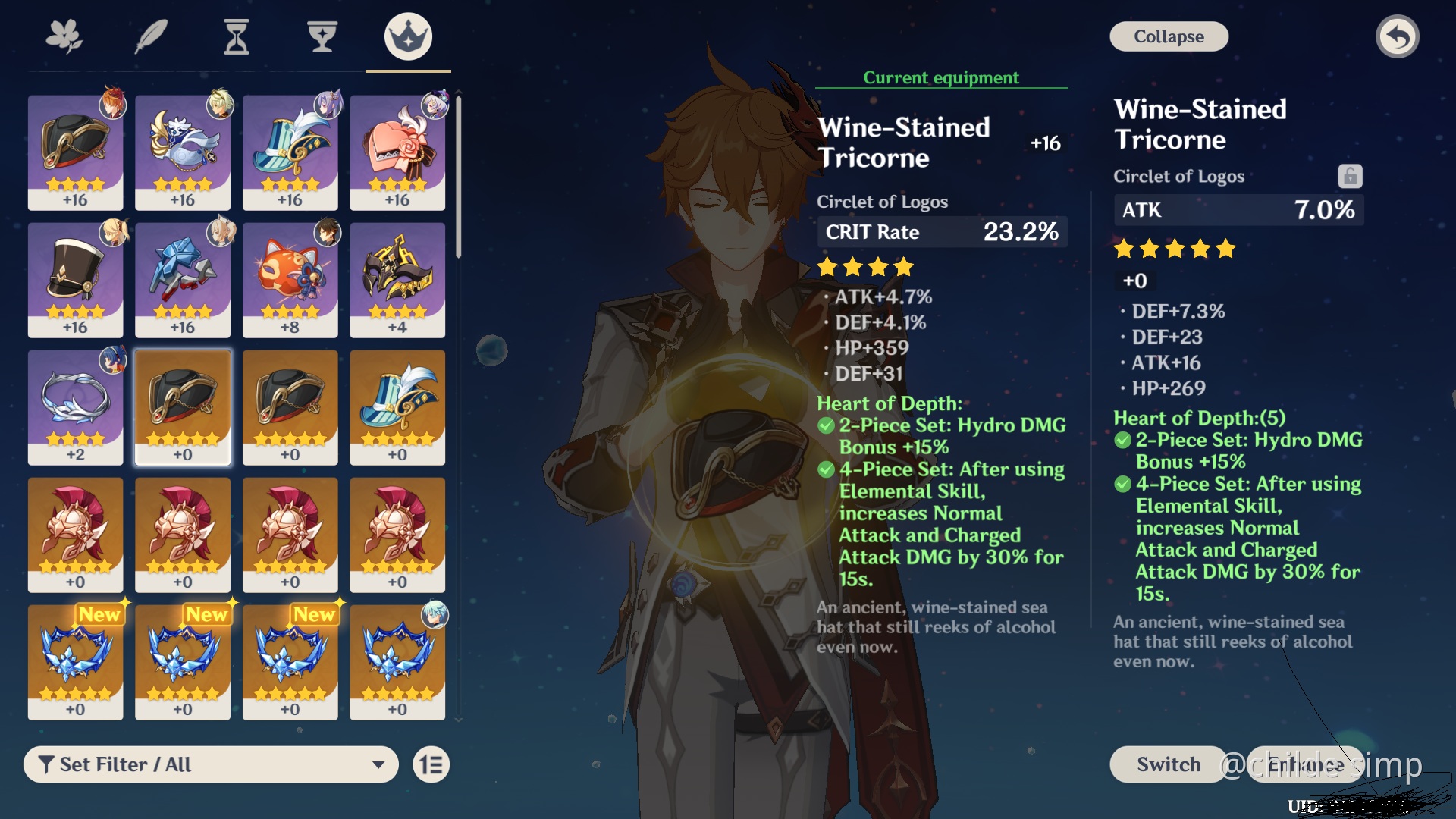Toggle selection of the +2 silver circlet artifact
The image size is (1456, 819).
(x=75, y=407)
